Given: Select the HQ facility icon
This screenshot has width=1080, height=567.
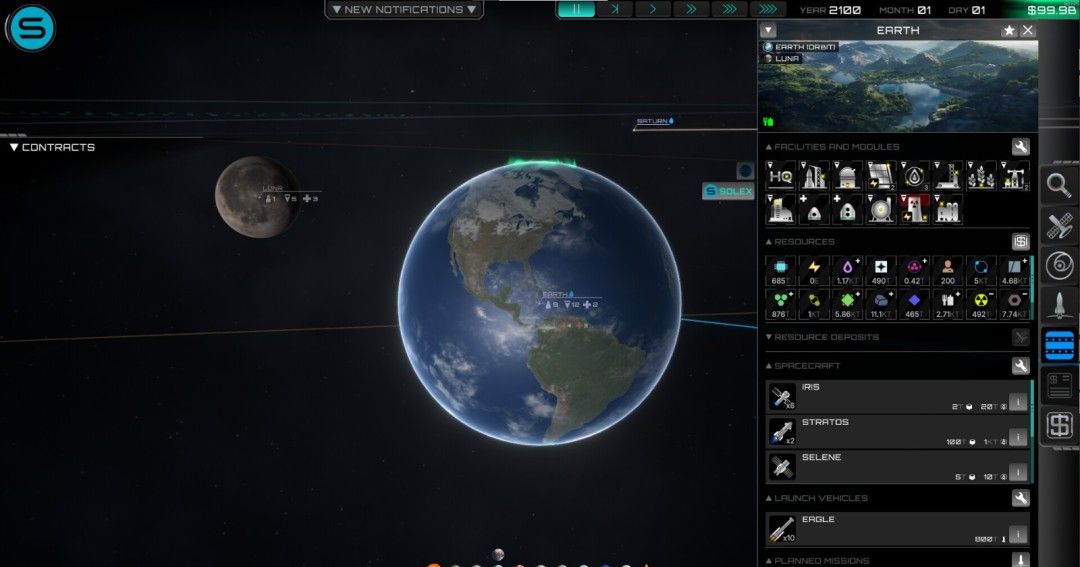Looking at the screenshot, I should (781, 177).
